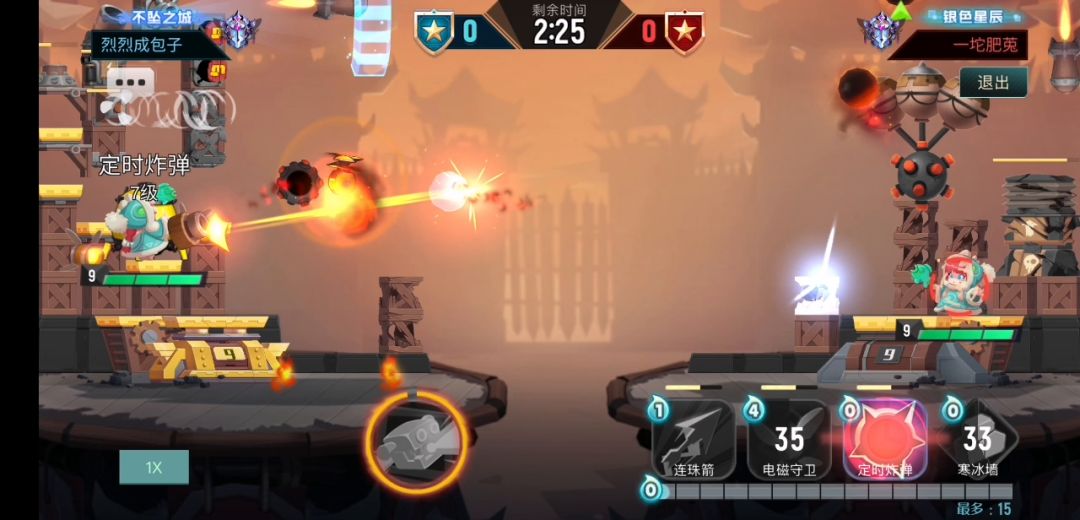Toggle the 1X playback speed button

pos(153,467)
